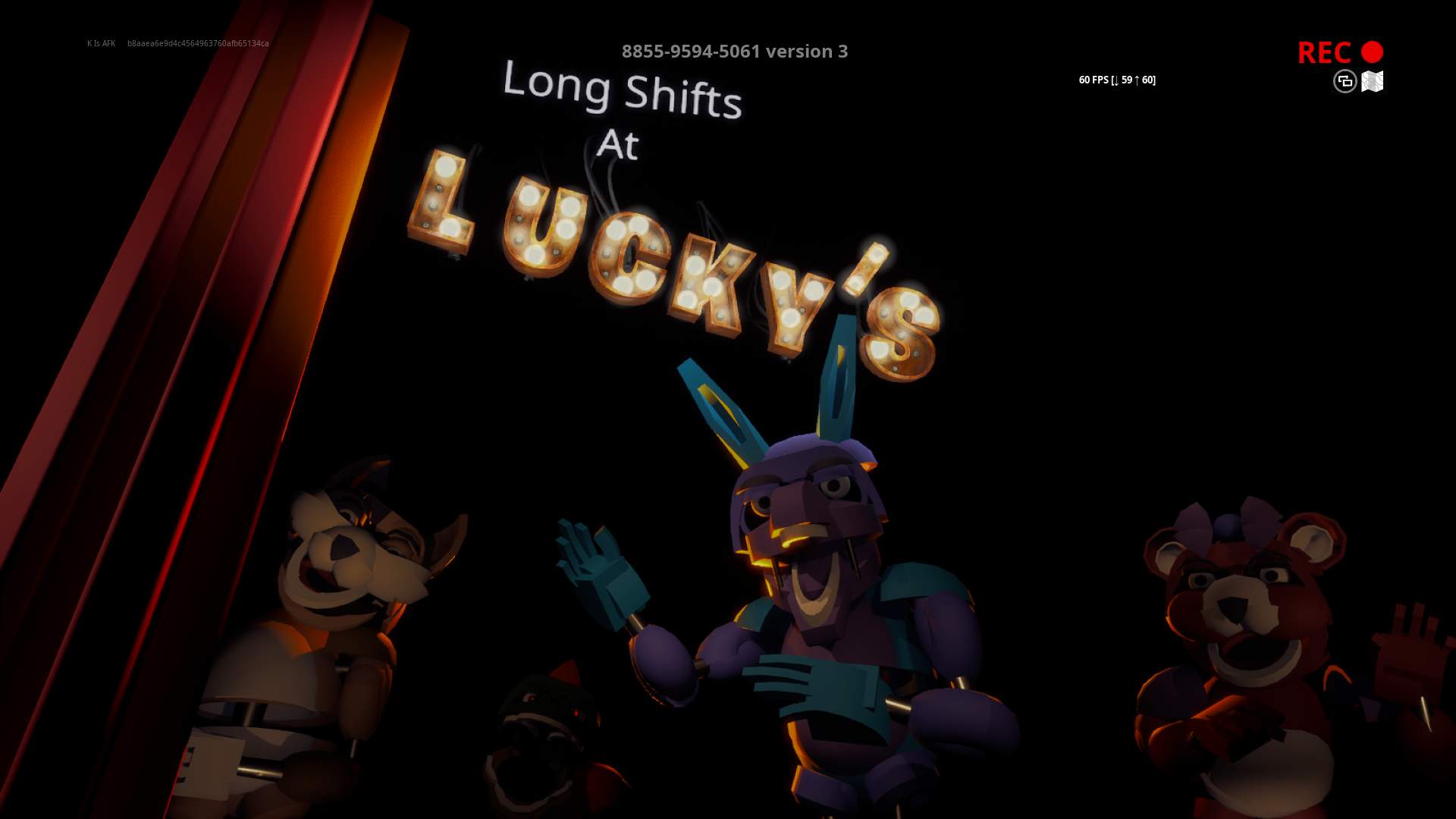1456x819 pixels.
Task: Click the island code 8855-9594-5061
Action: 692,52
